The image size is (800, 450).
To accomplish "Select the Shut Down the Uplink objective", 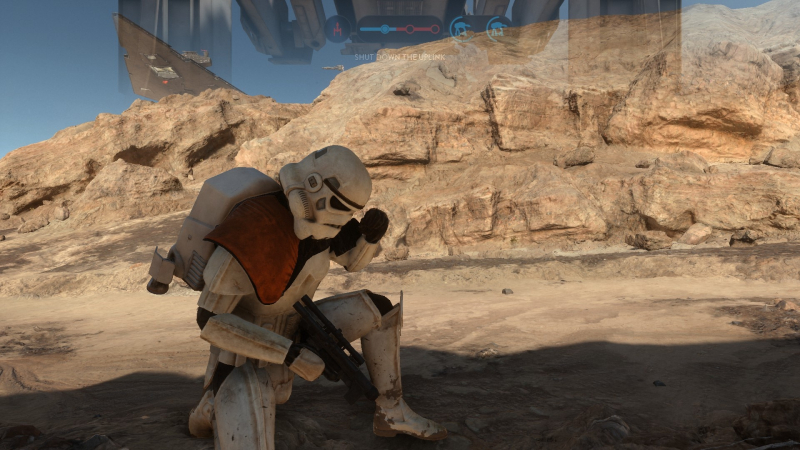I will tap(399, 58).
